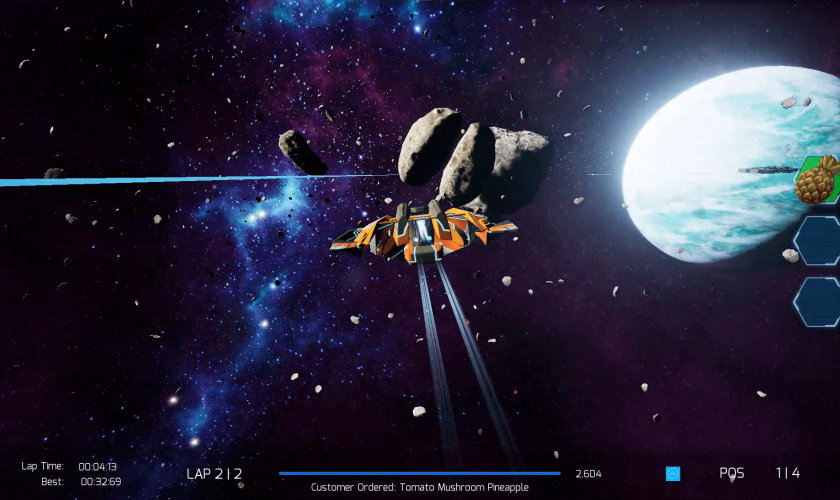Select the pineapple ingredient hexagon slot

(x=818, y=179)
